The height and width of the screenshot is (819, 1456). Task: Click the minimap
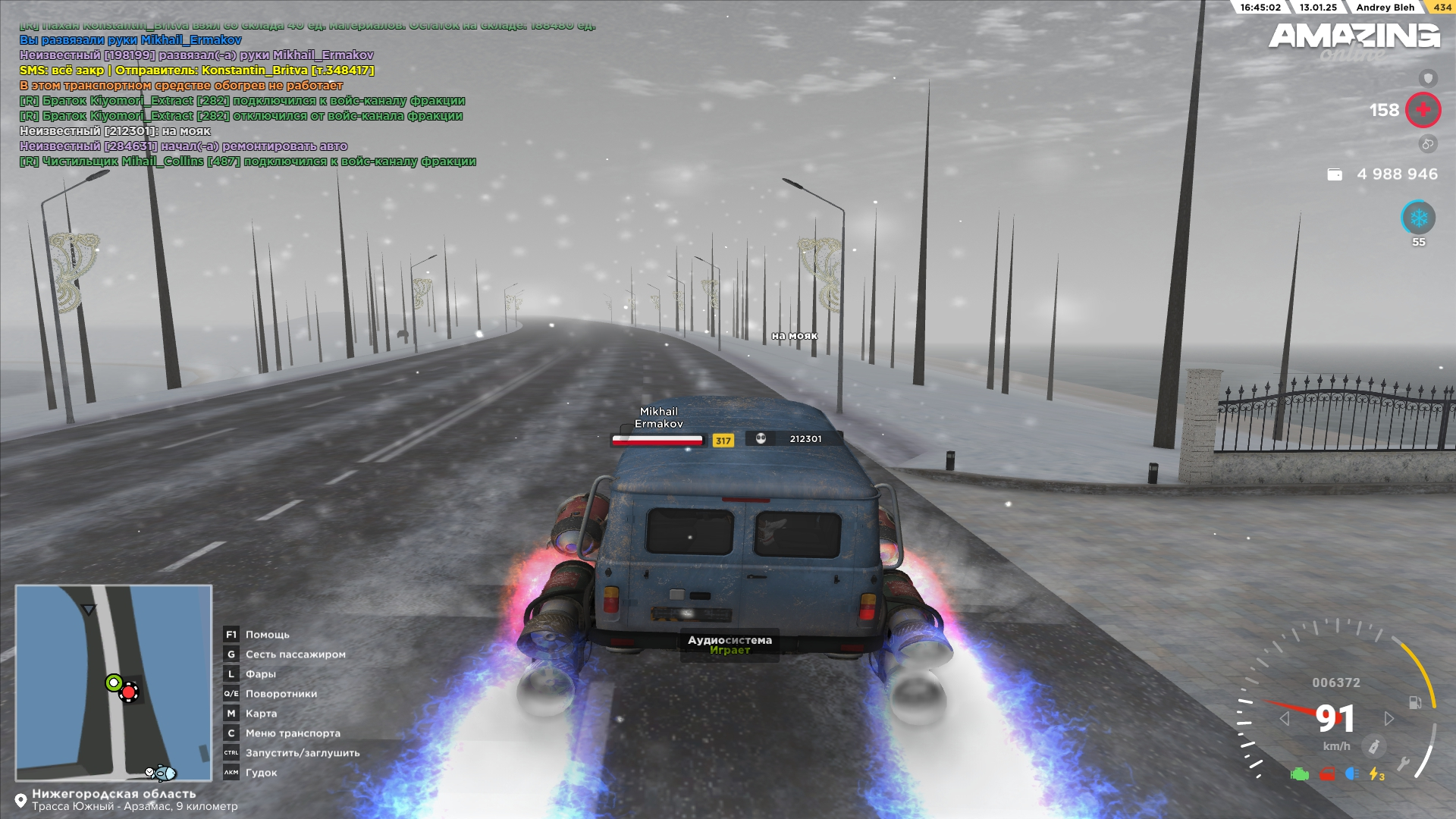tap(114, 682)
